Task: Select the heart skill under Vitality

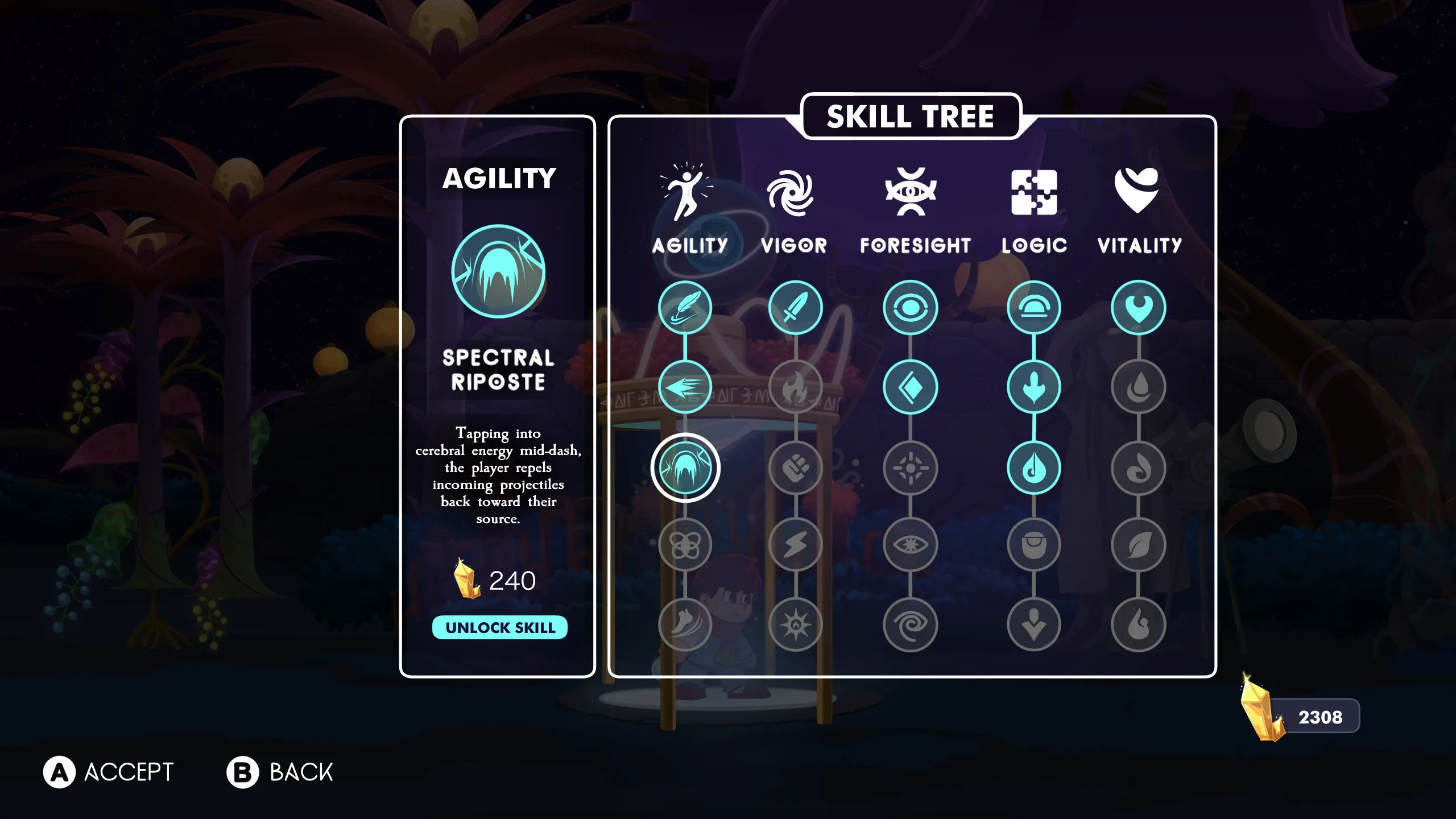Action: (x=1138, y=308)
